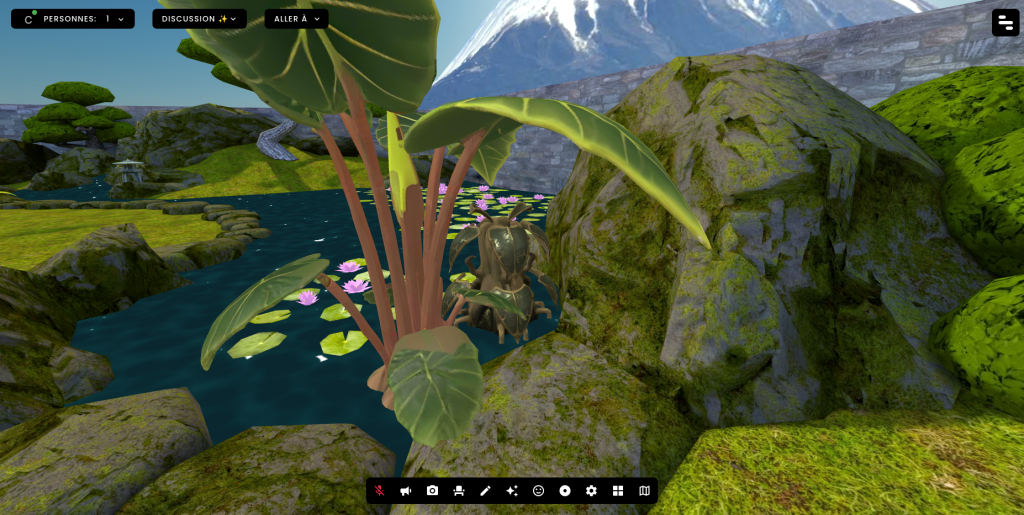Open settings via the gear icon

[x=591, y=491]
